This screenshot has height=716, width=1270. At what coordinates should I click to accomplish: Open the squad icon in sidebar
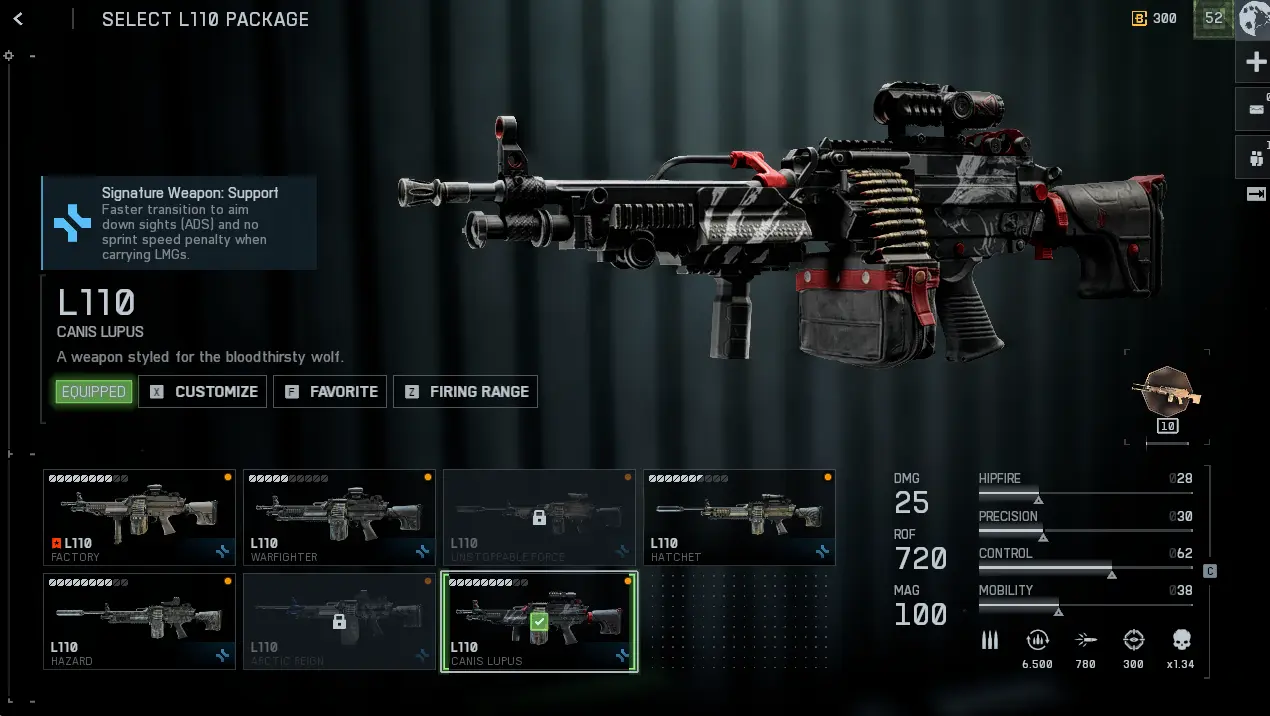(x=1256, y=157)
